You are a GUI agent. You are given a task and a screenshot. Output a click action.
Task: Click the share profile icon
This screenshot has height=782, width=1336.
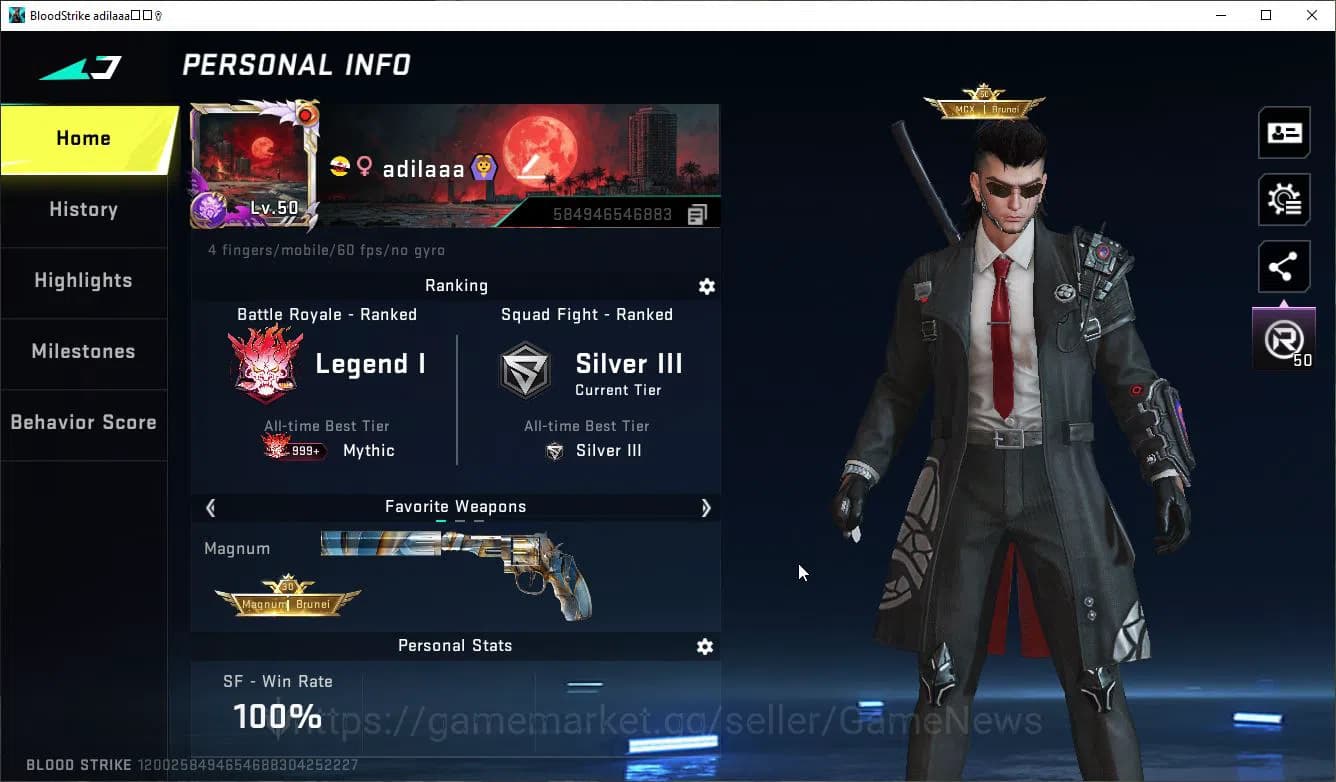click(1284, 266)
